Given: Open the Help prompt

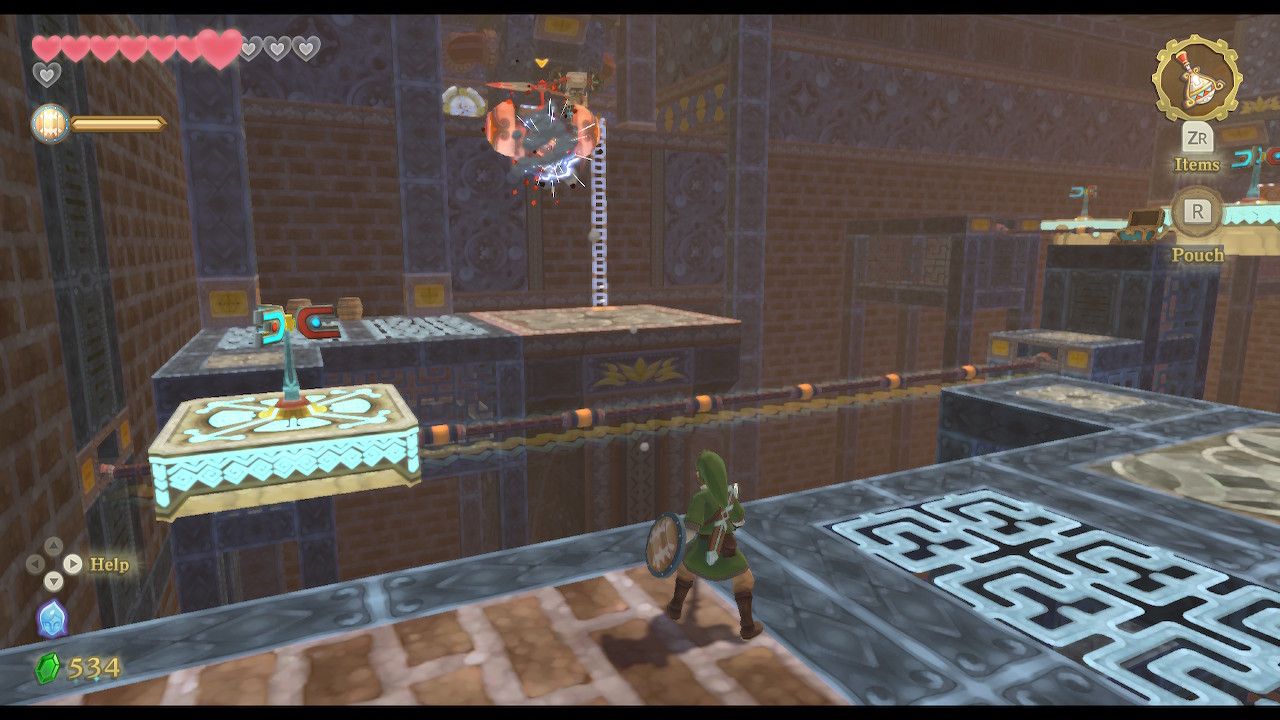Looking at the screenshot, I should pyautogui.click(x=108, y=564).
